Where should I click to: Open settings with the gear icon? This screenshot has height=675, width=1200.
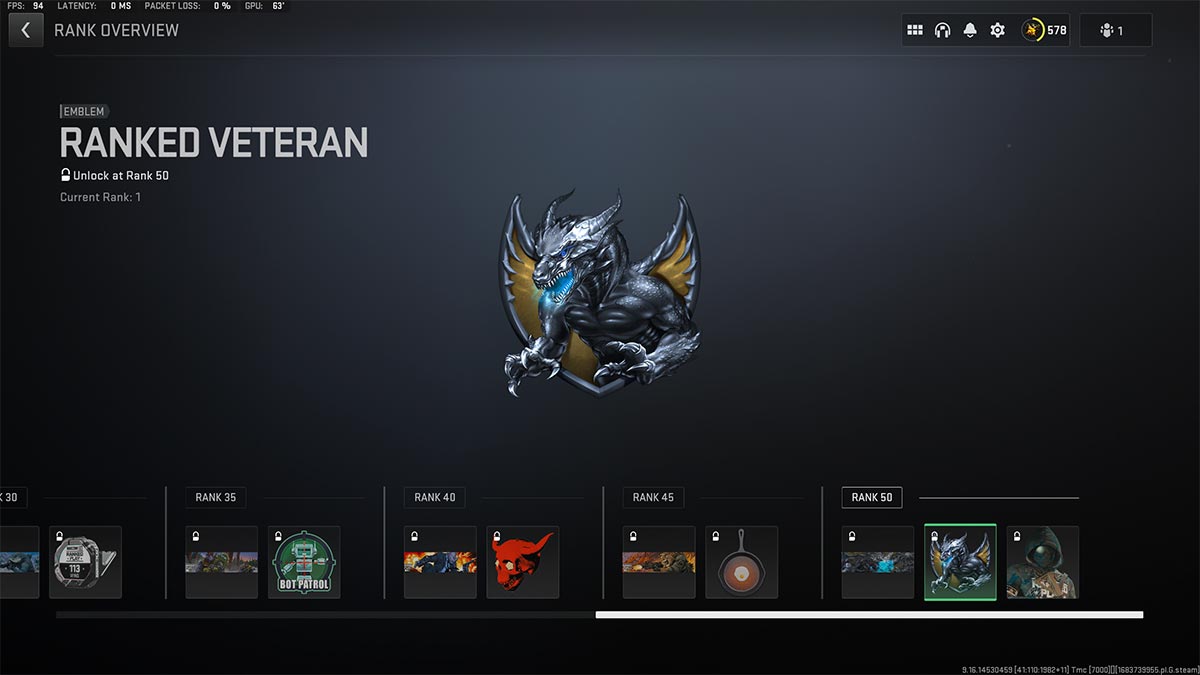coord(997,30)
